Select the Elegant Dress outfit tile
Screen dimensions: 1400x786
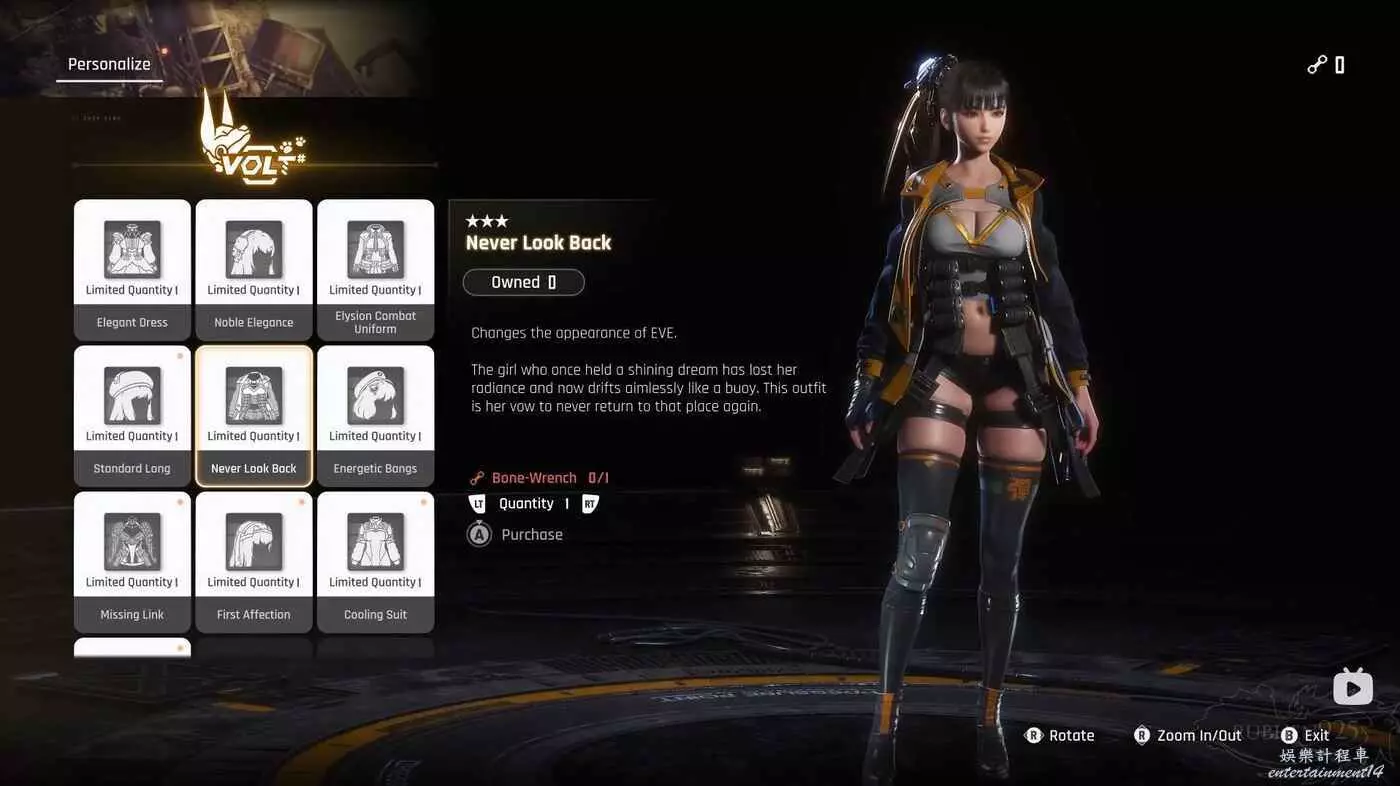coord(132,270)
